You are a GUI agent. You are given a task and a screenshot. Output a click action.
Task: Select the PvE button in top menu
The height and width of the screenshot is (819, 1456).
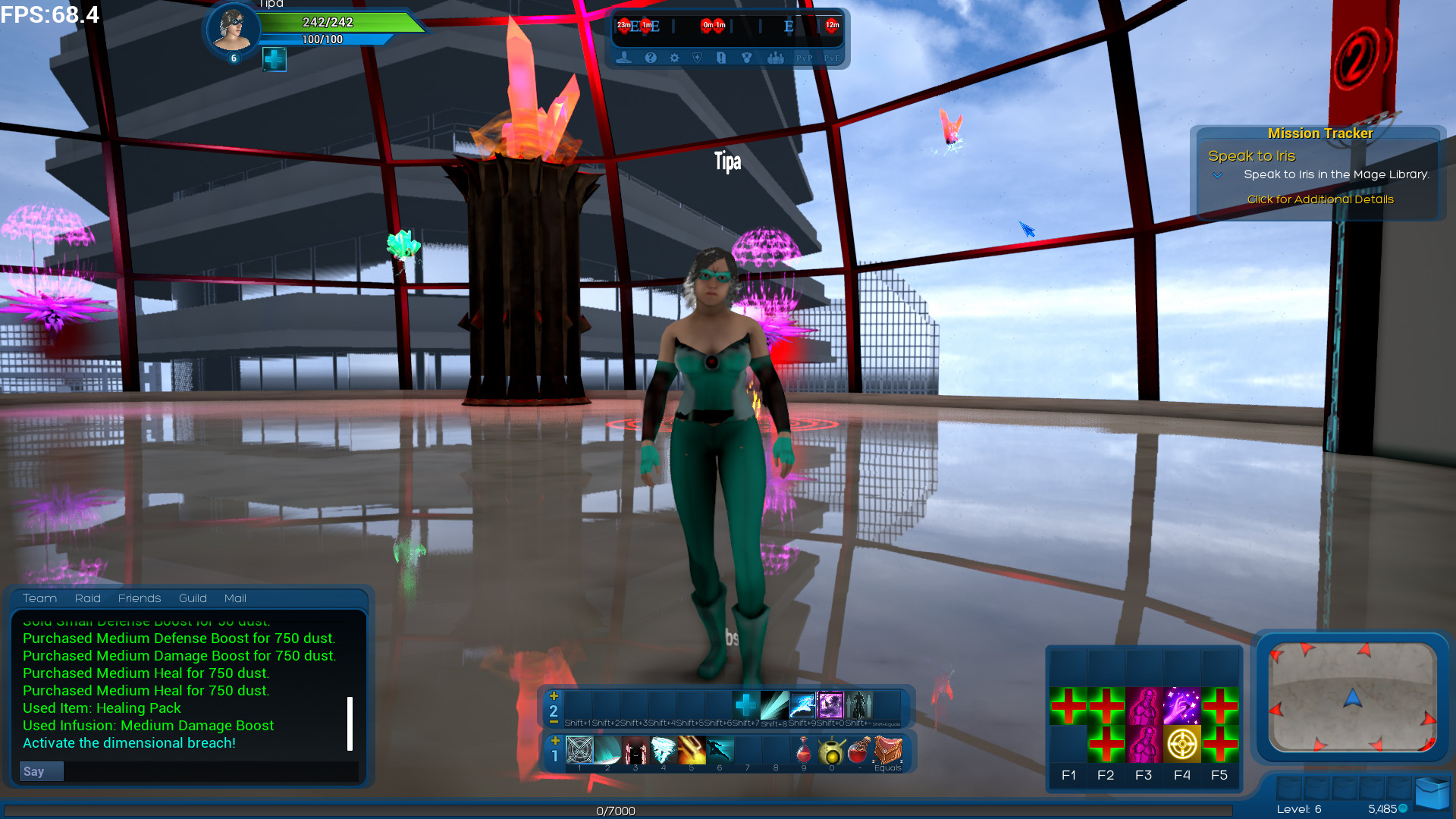click(x=831, y=58)
